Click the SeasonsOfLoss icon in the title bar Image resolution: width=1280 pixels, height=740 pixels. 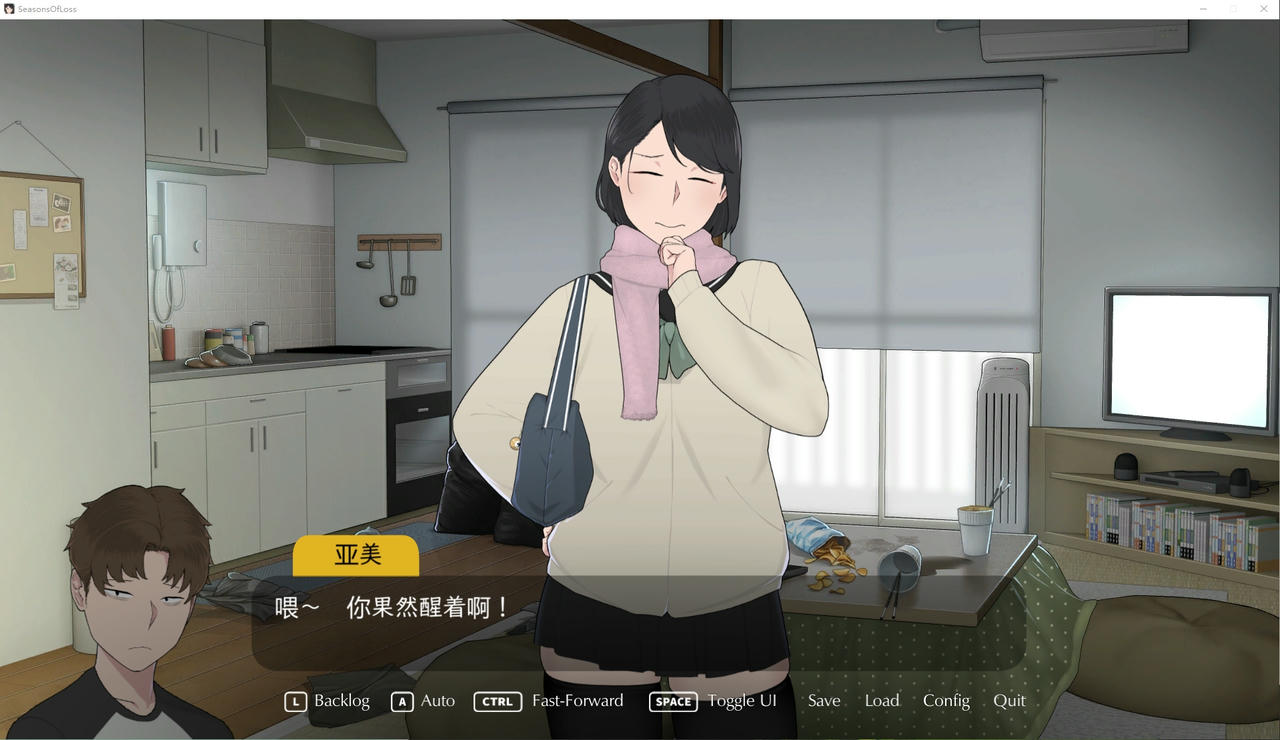(10, 8)
